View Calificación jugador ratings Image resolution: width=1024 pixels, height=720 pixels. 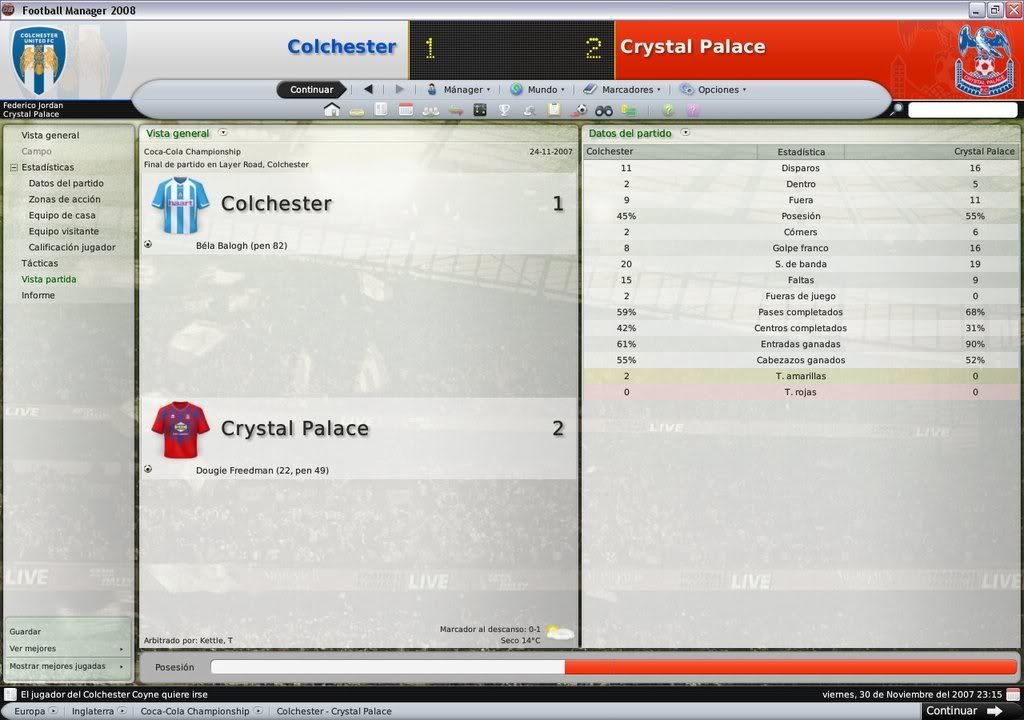[72, 247]
